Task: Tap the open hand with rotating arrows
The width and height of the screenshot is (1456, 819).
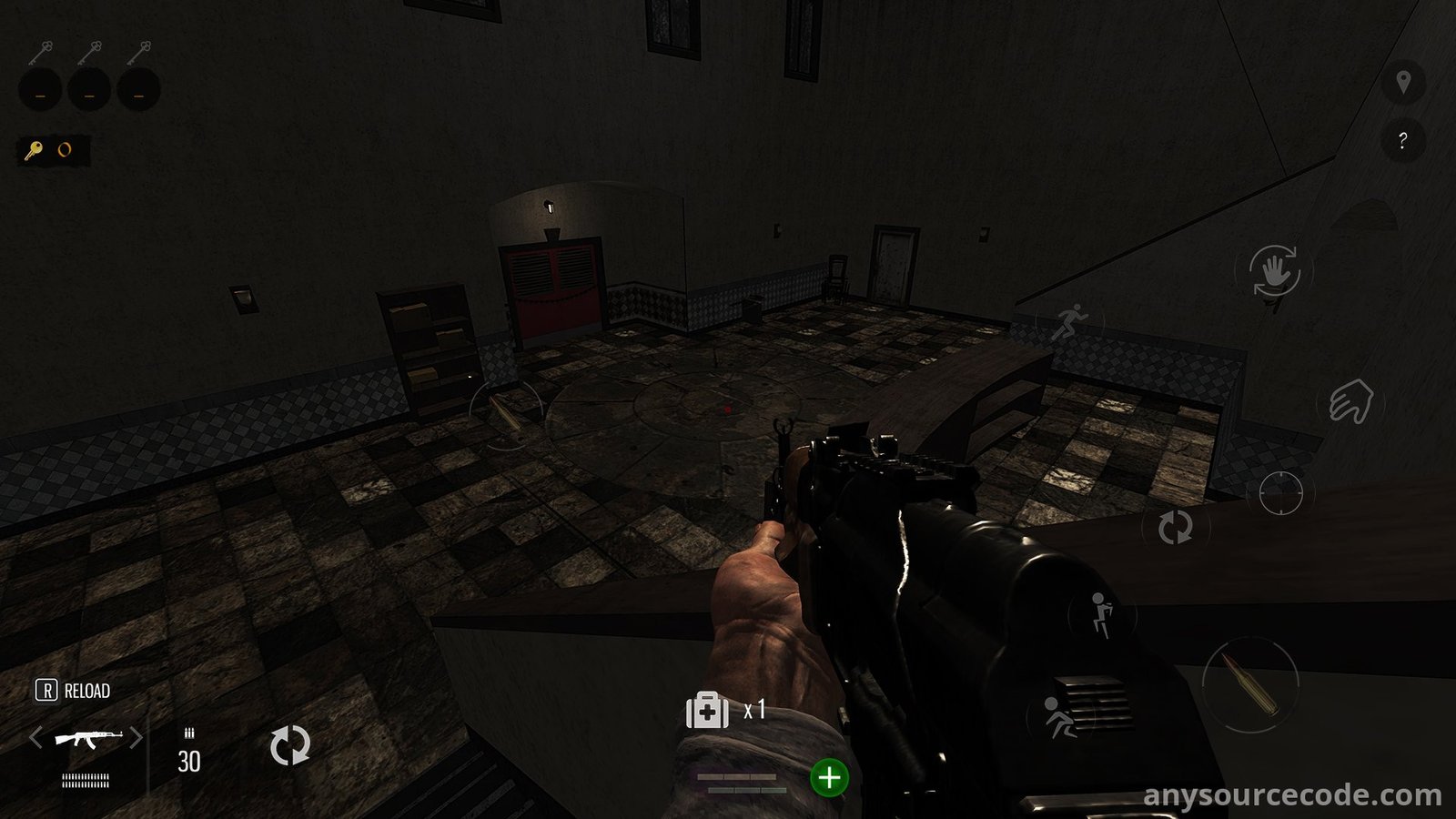Action: coord(1274,271)
